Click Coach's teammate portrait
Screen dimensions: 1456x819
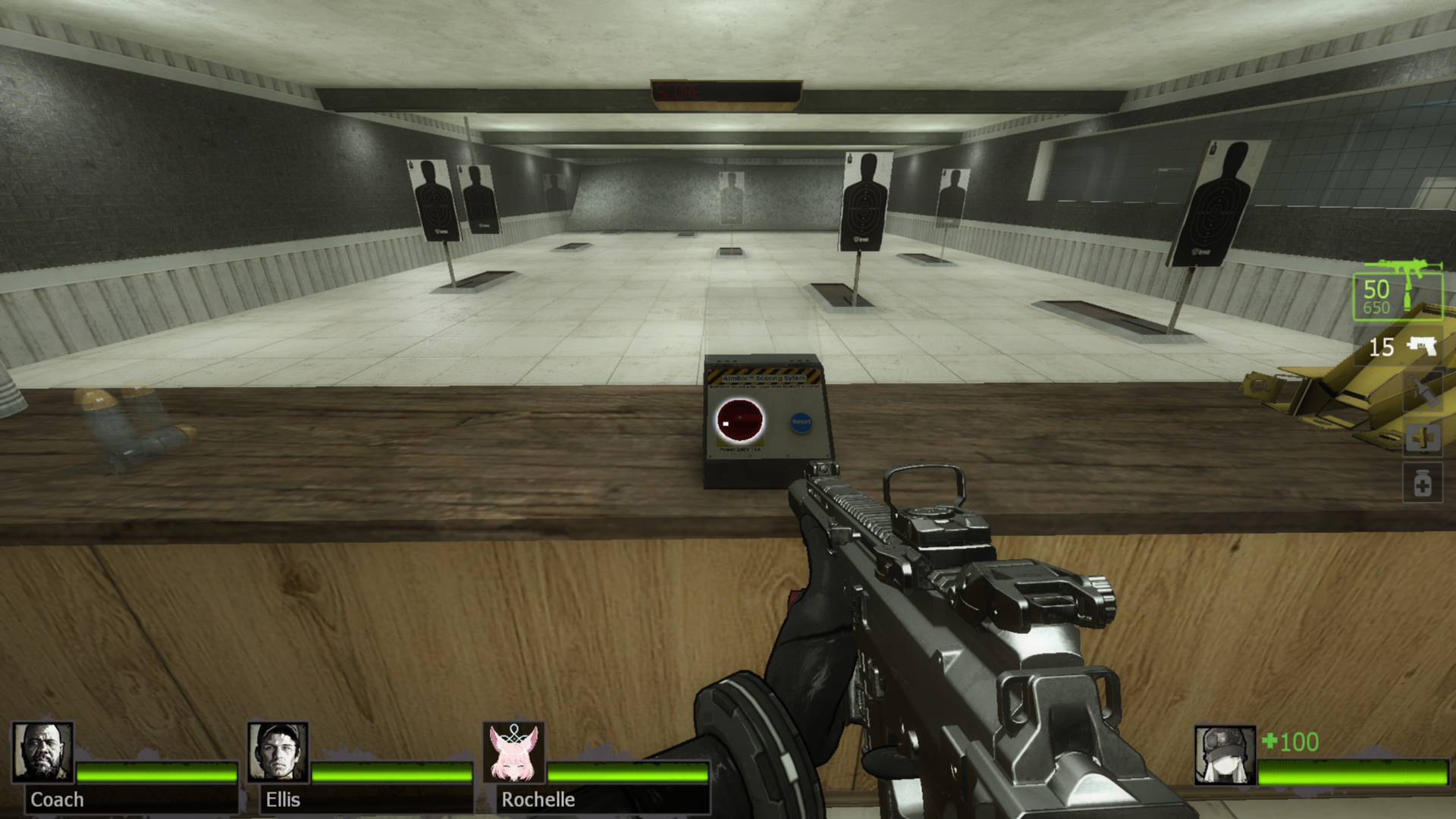(43, 752)
